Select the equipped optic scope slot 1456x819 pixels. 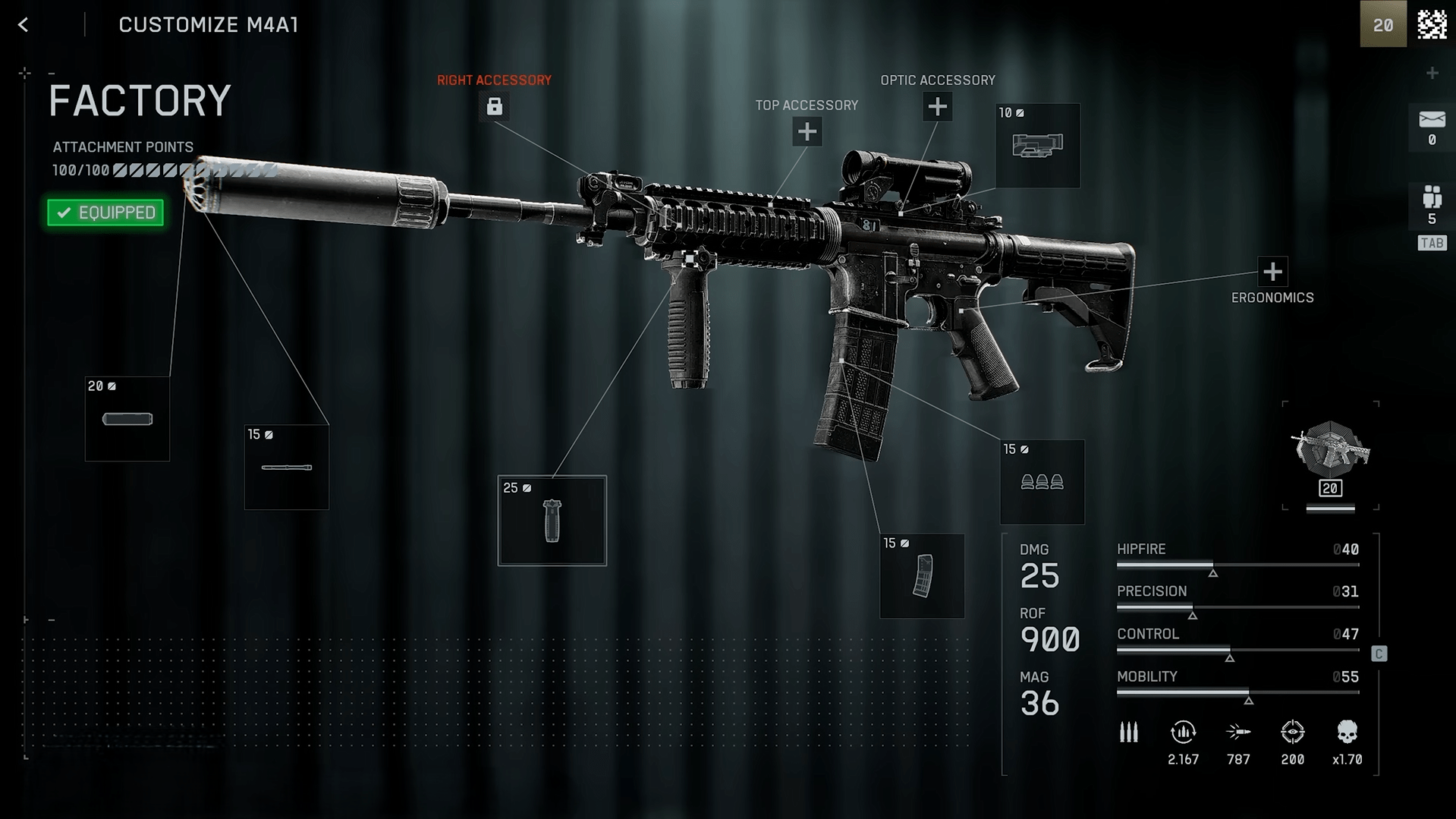pyautogui.click(x=1037, y=146)
